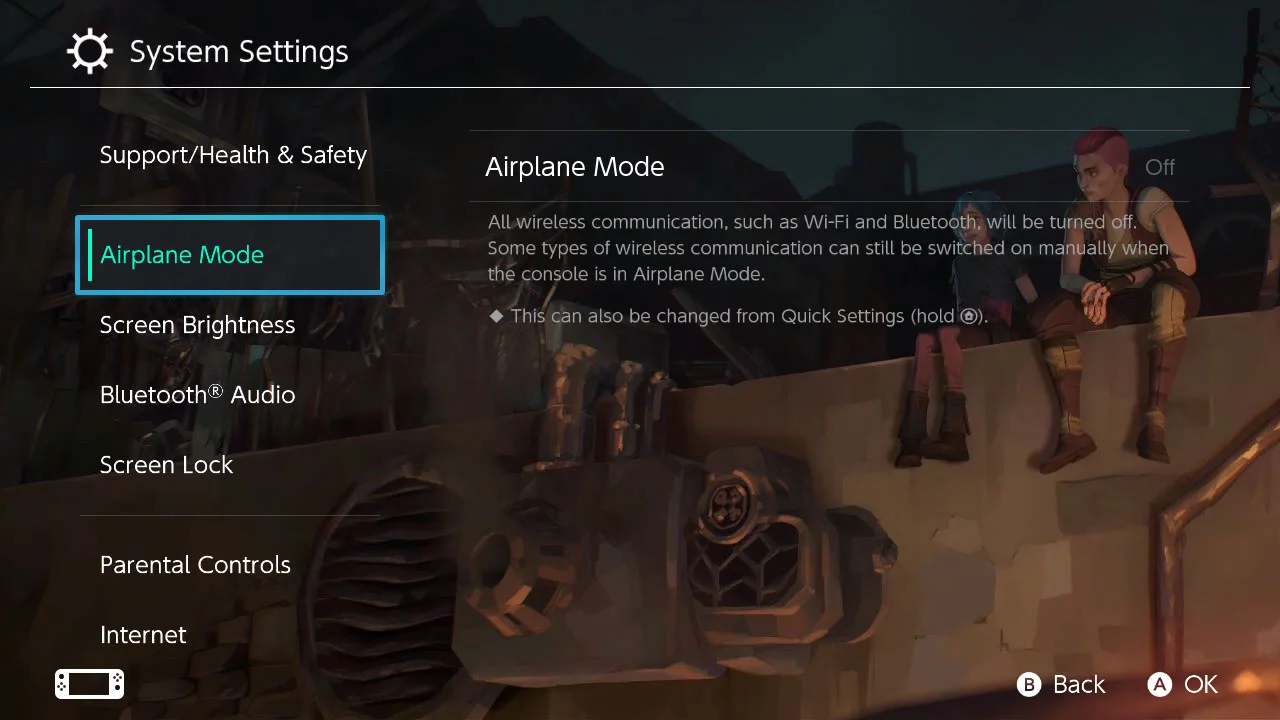Click the Back button at bottom right
This screenshot has width=1280, height=720.
(1060, 684)
